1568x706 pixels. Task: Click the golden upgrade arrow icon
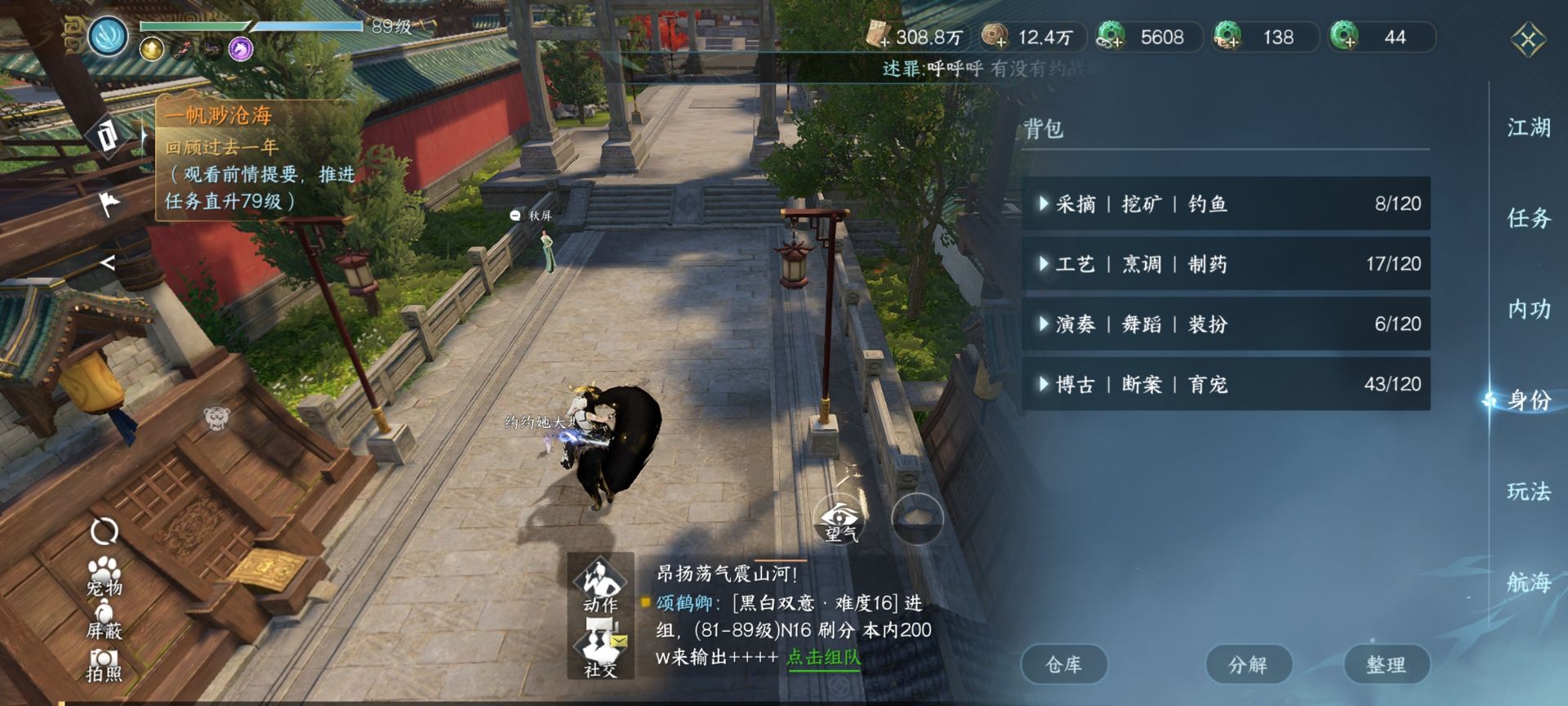click(150, 48)
